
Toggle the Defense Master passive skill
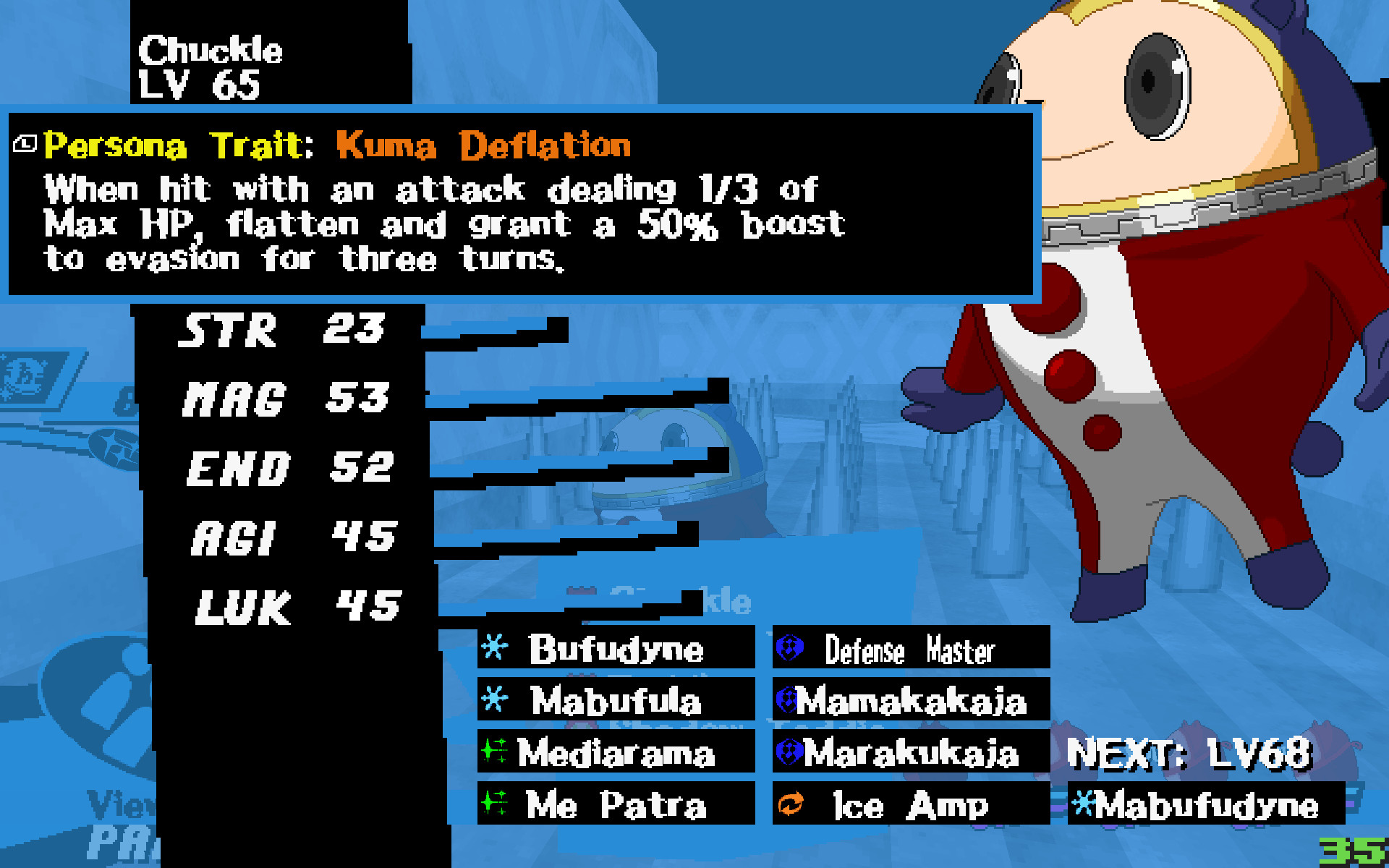(x=912, y=649)
